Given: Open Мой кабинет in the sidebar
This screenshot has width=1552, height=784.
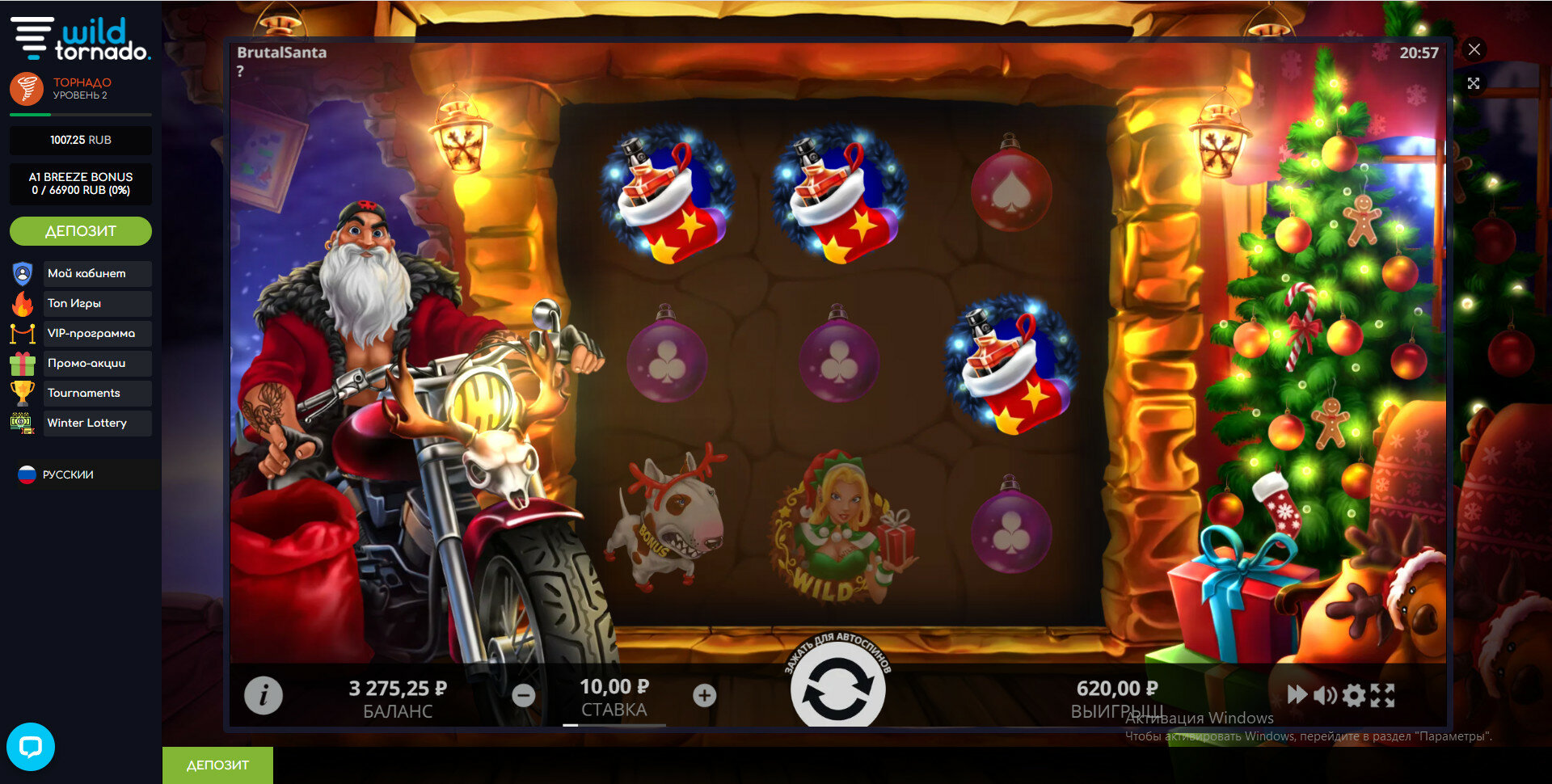Looking at the screenshot, I should [86, 273].
